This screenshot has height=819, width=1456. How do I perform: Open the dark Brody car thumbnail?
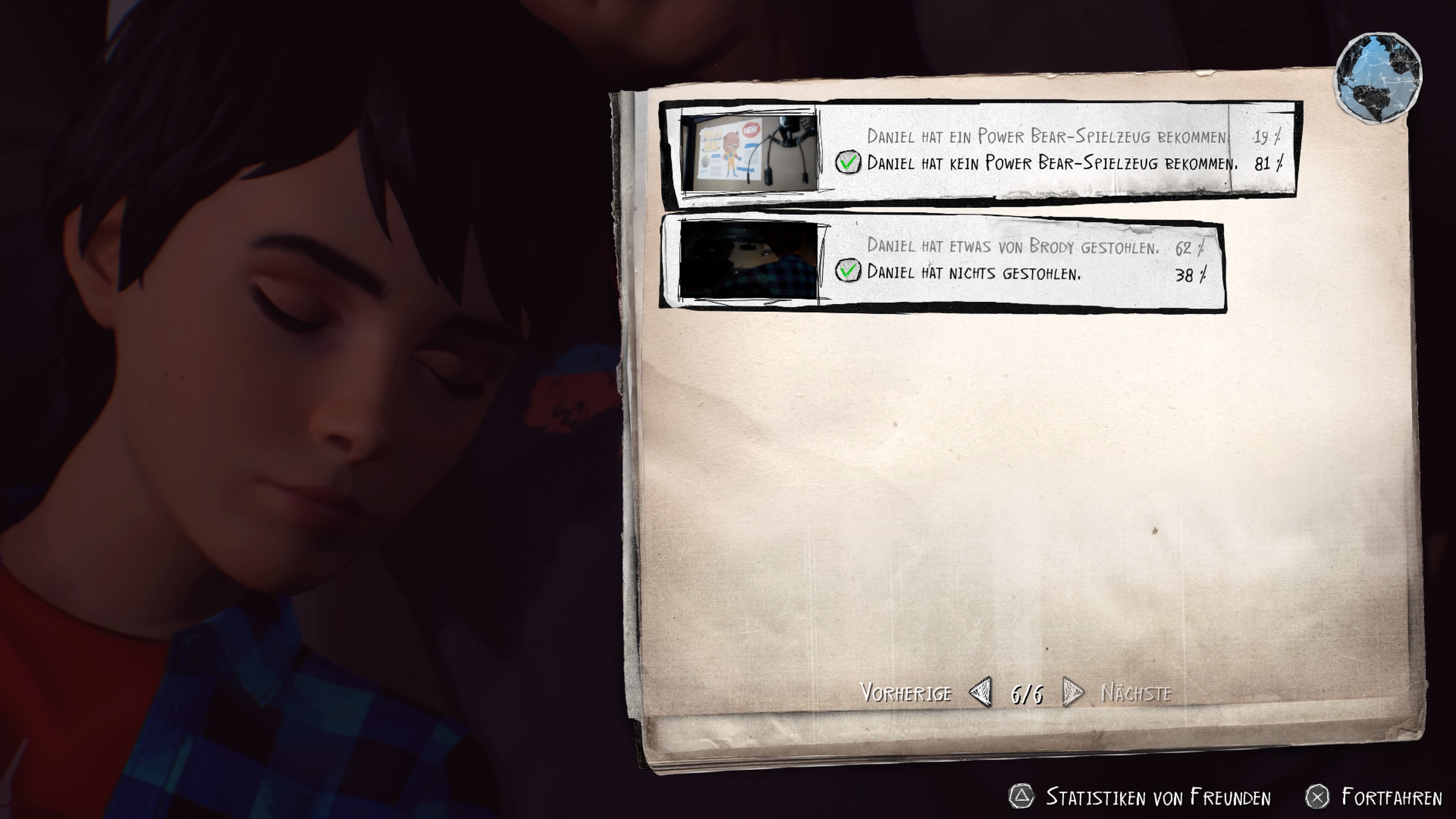(x=748, y=260)
